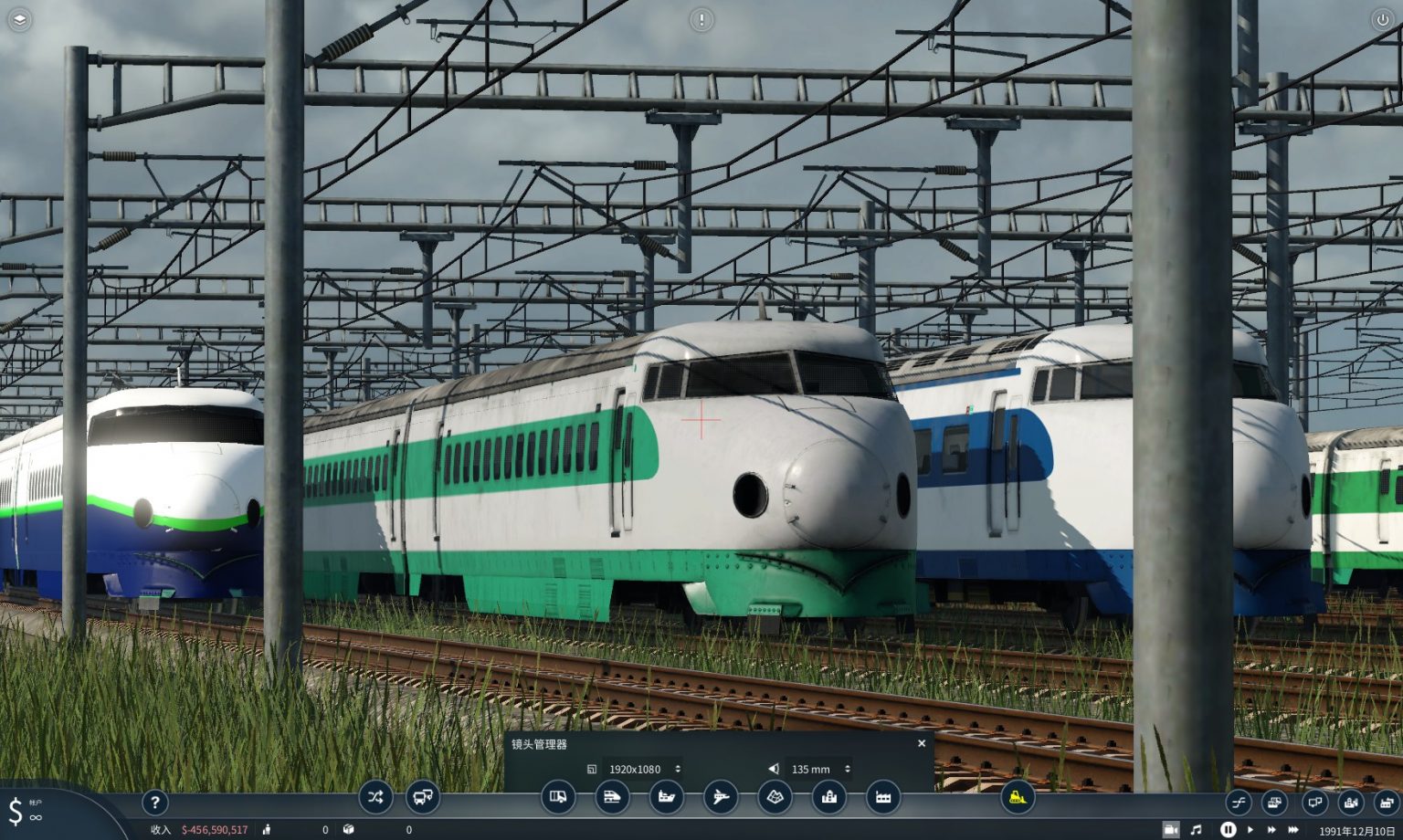Increase the 1920x1080 resolution with its stepper
1403x840 pixels.
pos(680,765)
